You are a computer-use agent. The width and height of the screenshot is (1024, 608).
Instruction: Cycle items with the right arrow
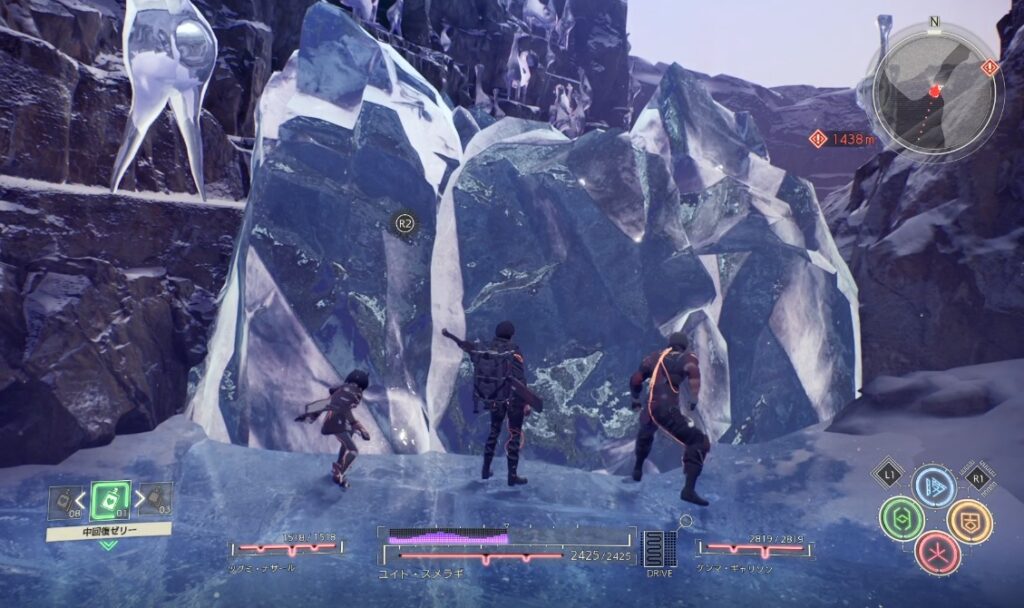click(140, 498)
